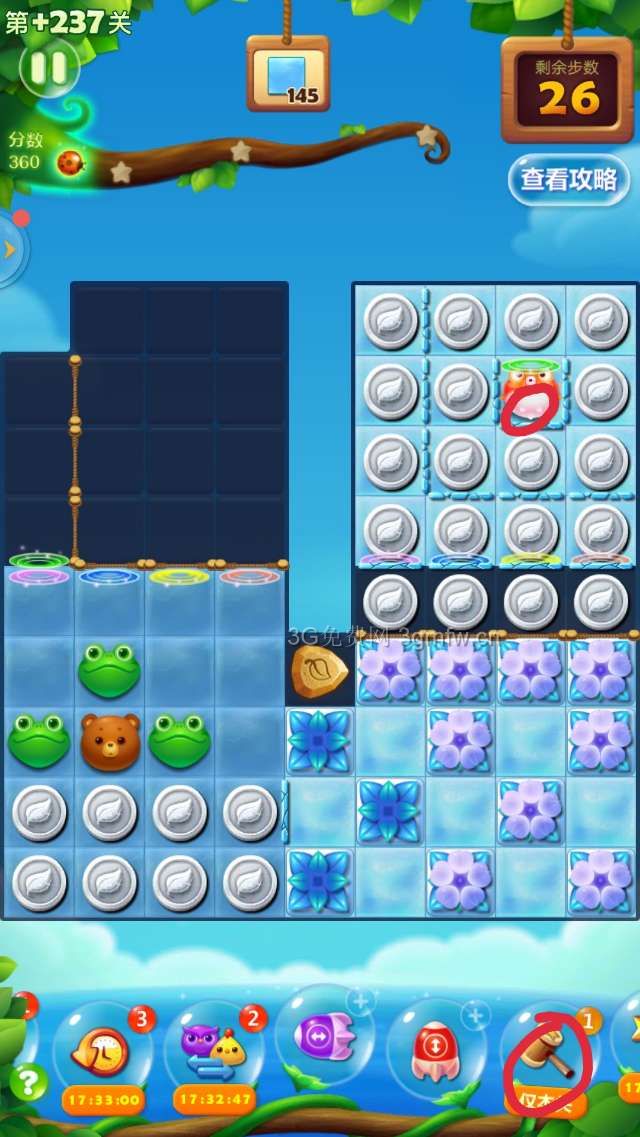
Task: Select the frog tile directly above the bear
Action: (110, 671)
